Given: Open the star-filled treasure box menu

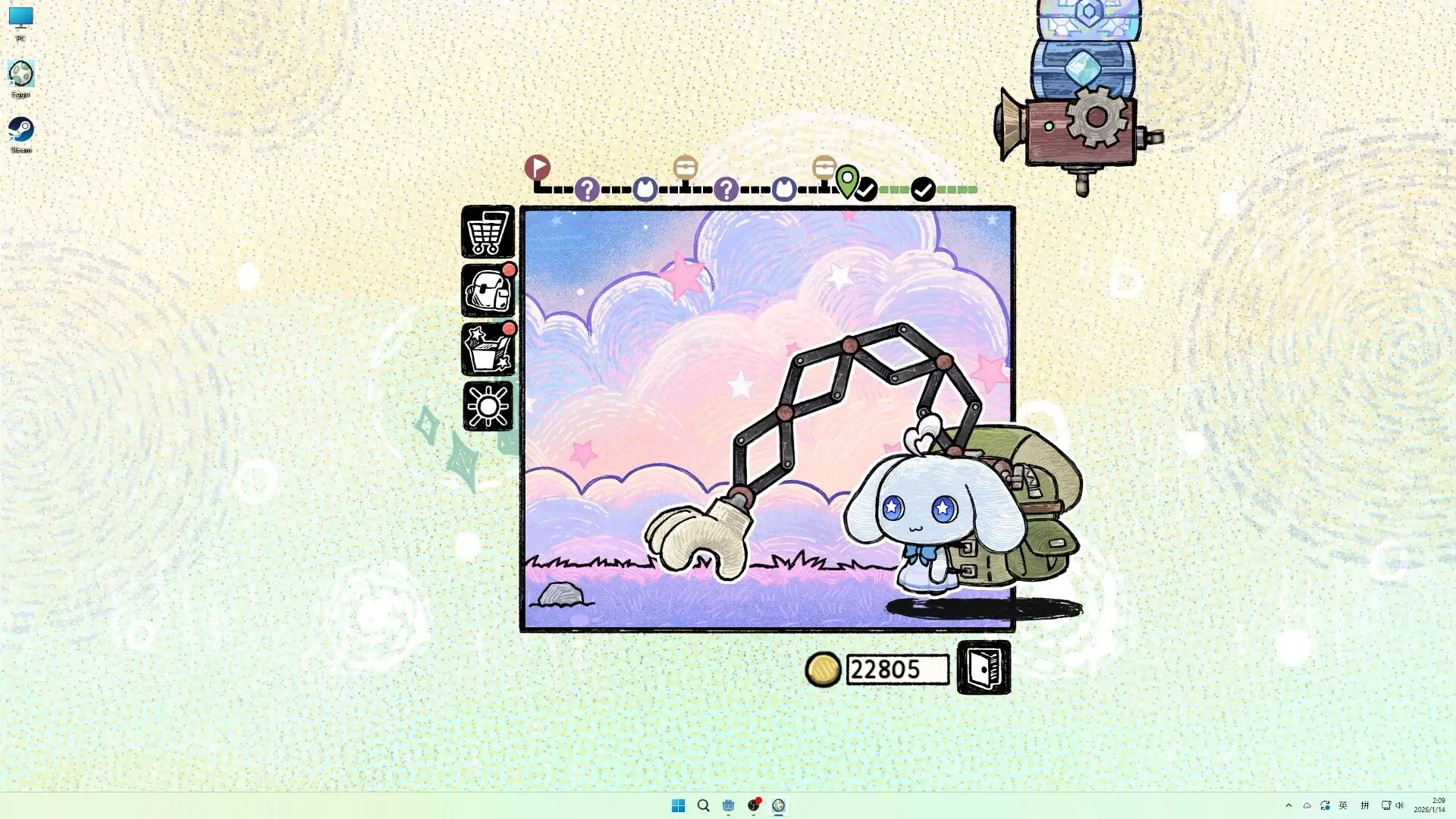Looking at the screenshot, I should click(488, 350).
